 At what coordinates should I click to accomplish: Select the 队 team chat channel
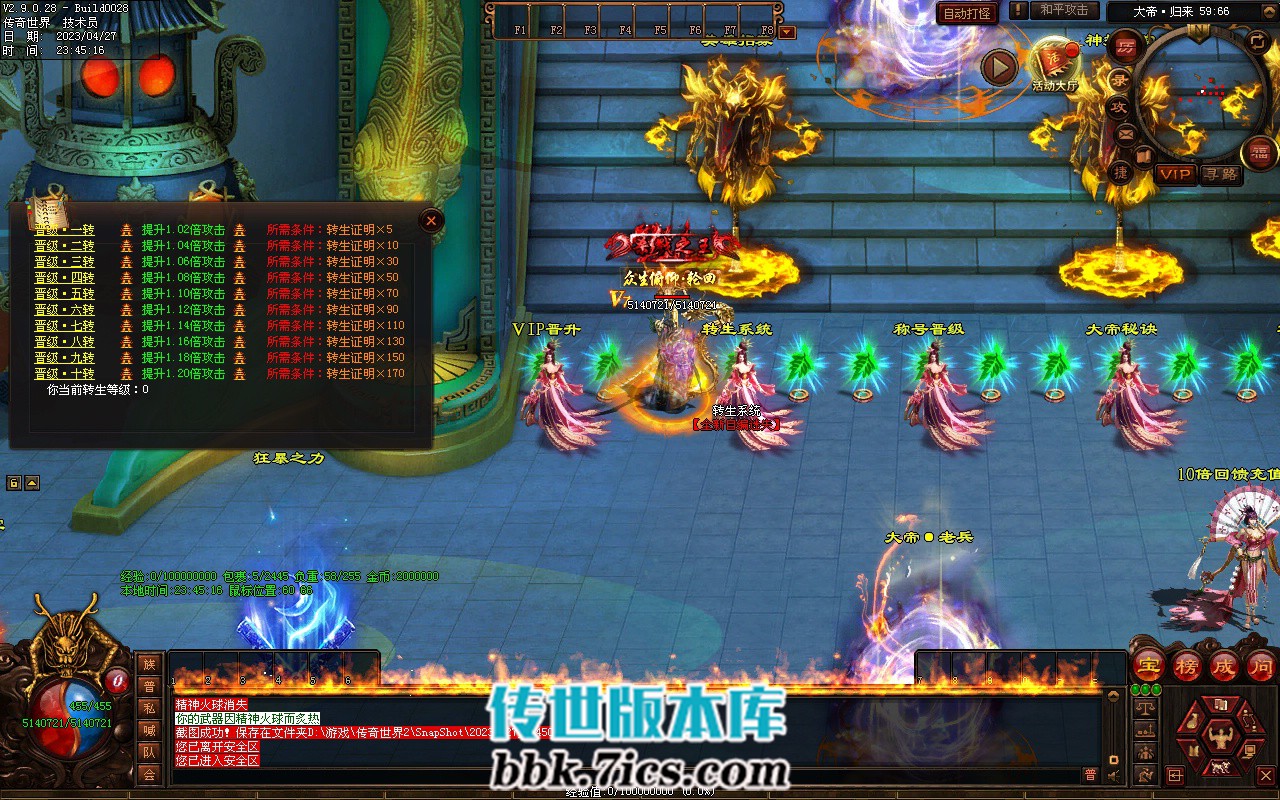coord(149,752)
